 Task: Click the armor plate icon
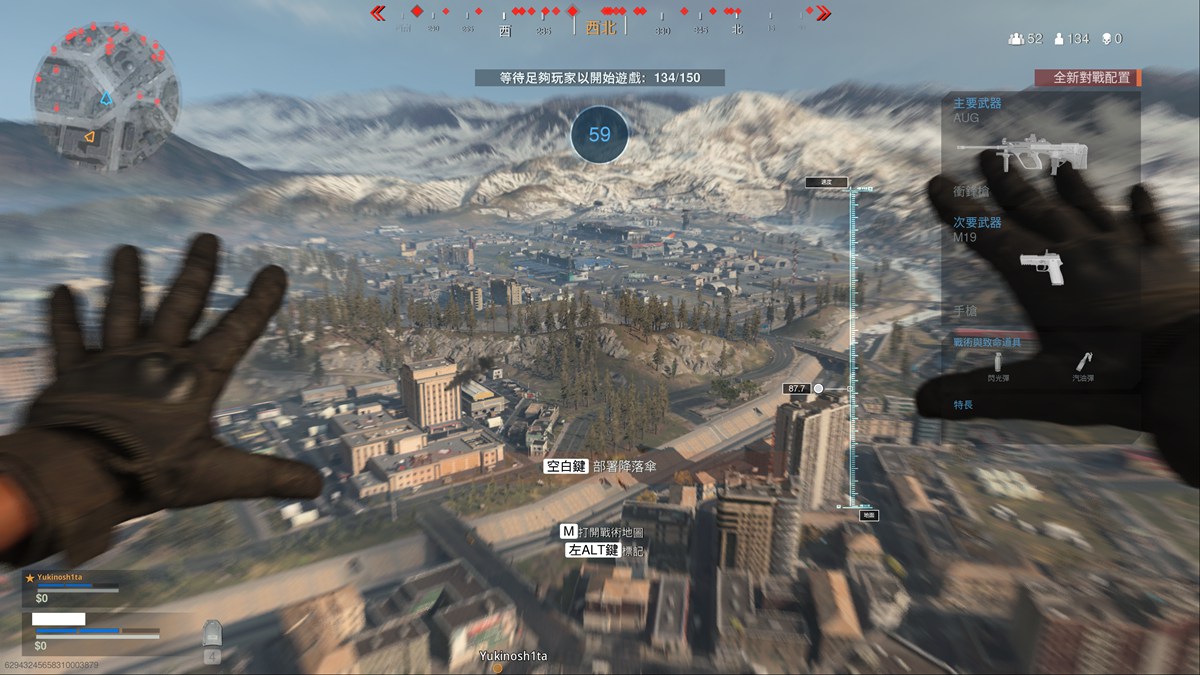pos(212,633)
